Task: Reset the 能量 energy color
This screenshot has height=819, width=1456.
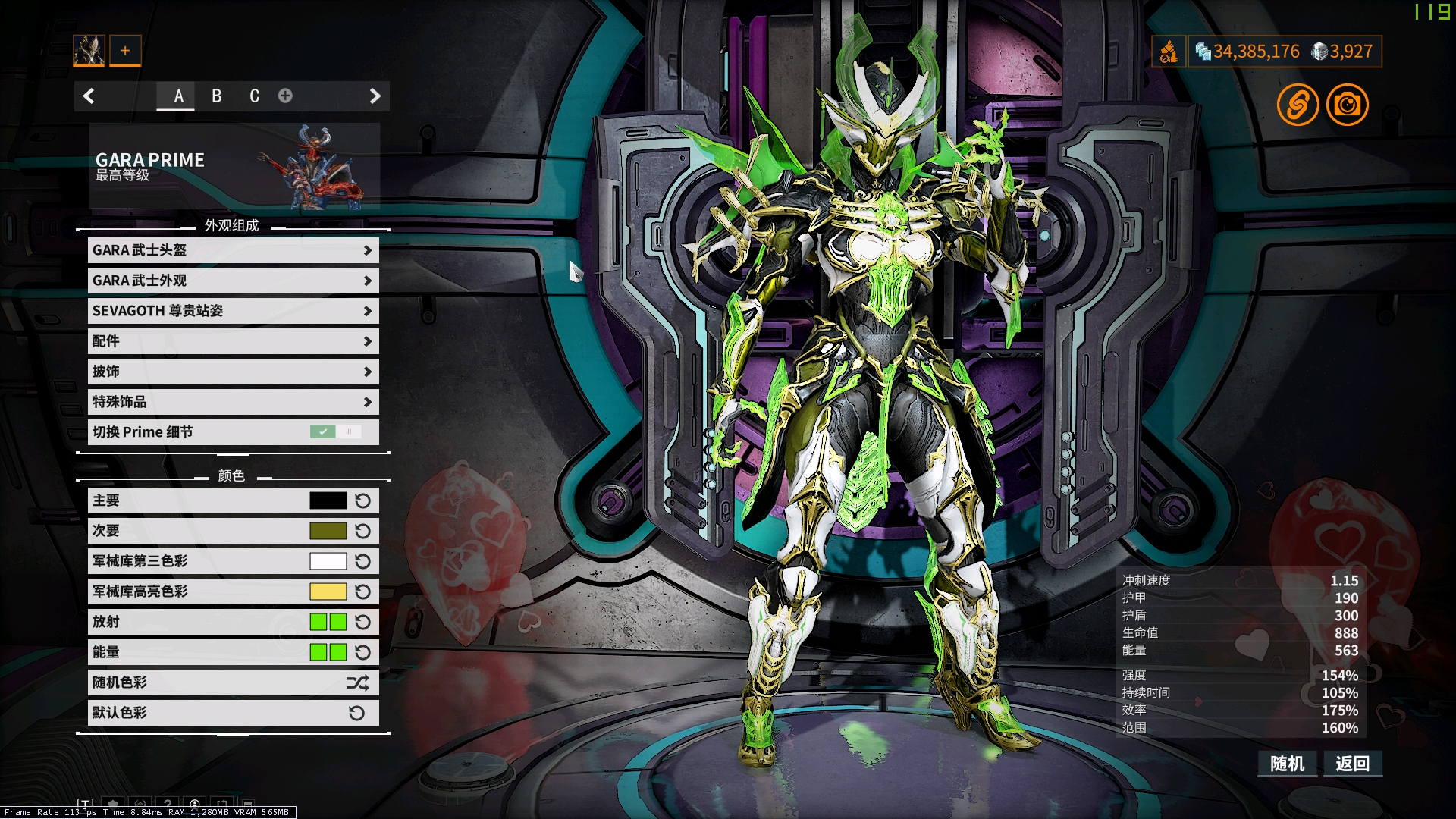Action: [x=363, y=652]
